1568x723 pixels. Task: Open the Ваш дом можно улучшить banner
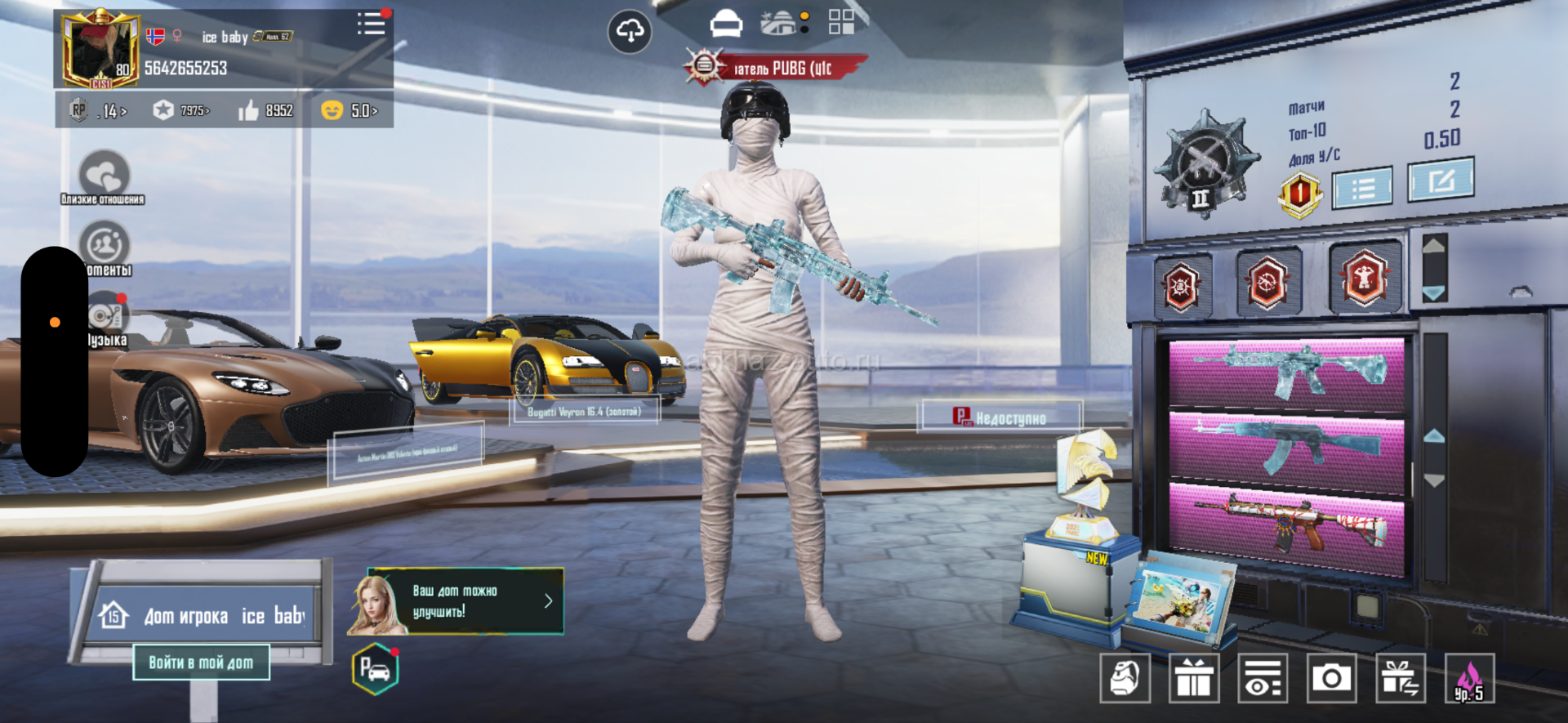pyautogui.click(x=456, y=601)
